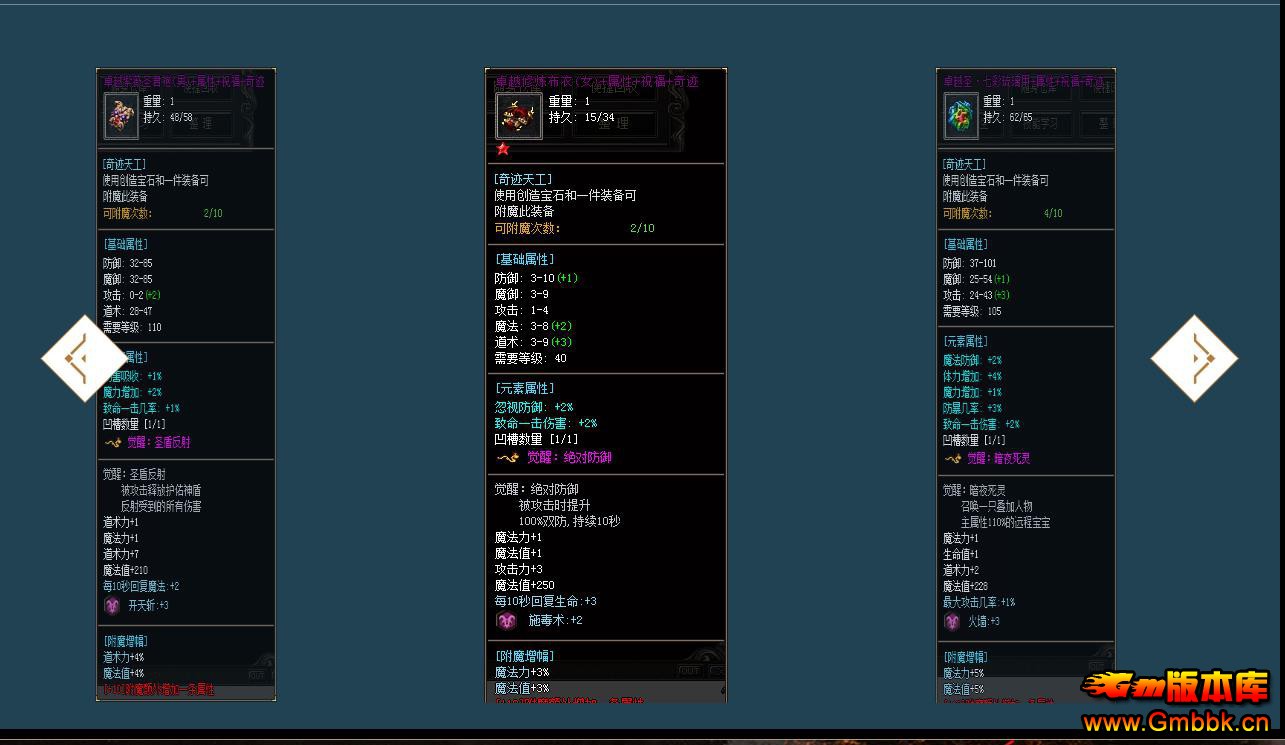Select the 火墙 skill icon
The height and width of the screenshot is (745, 1285).
[951, 621]
